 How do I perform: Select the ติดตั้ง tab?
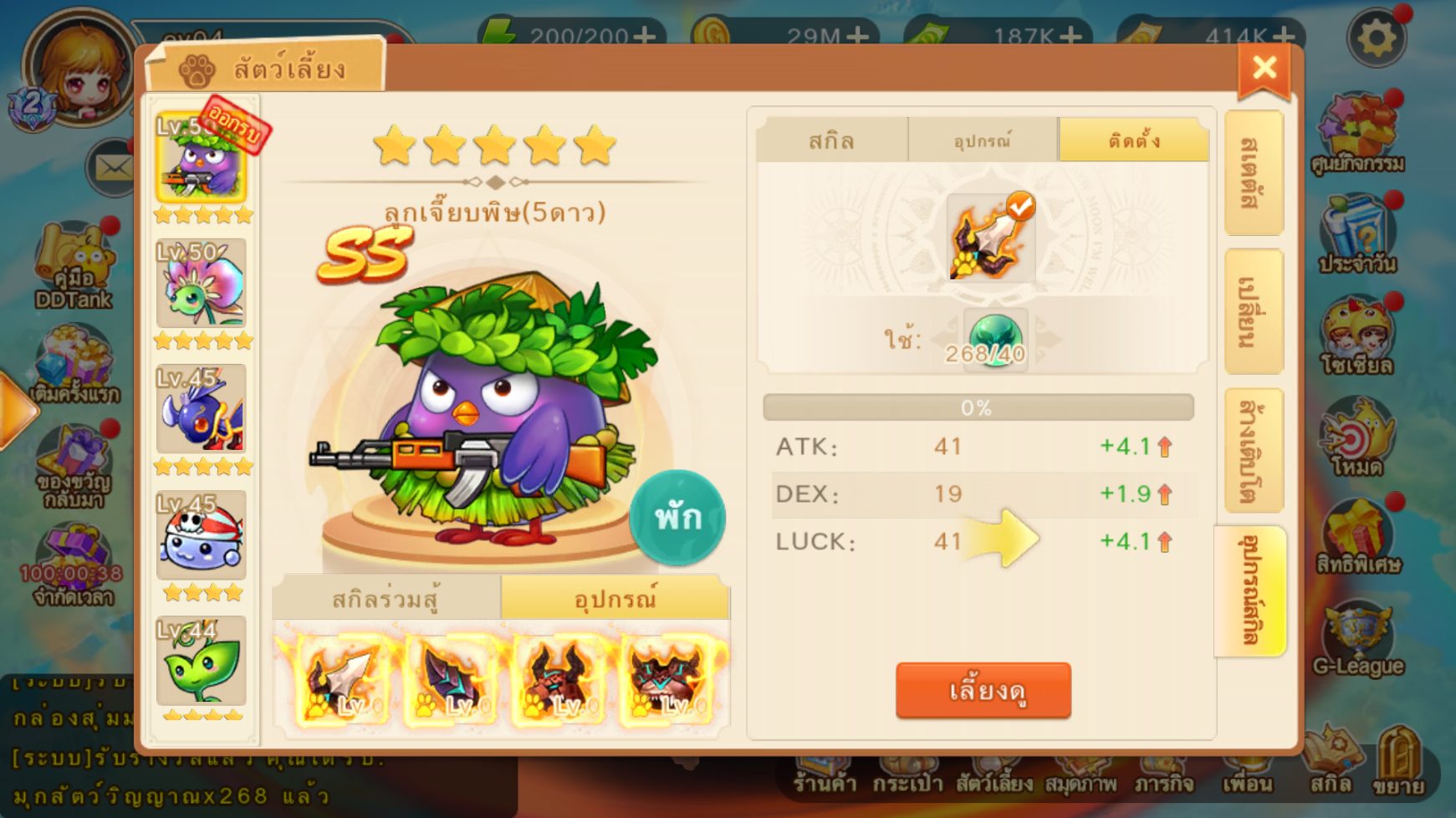(x=1133, y=140)
